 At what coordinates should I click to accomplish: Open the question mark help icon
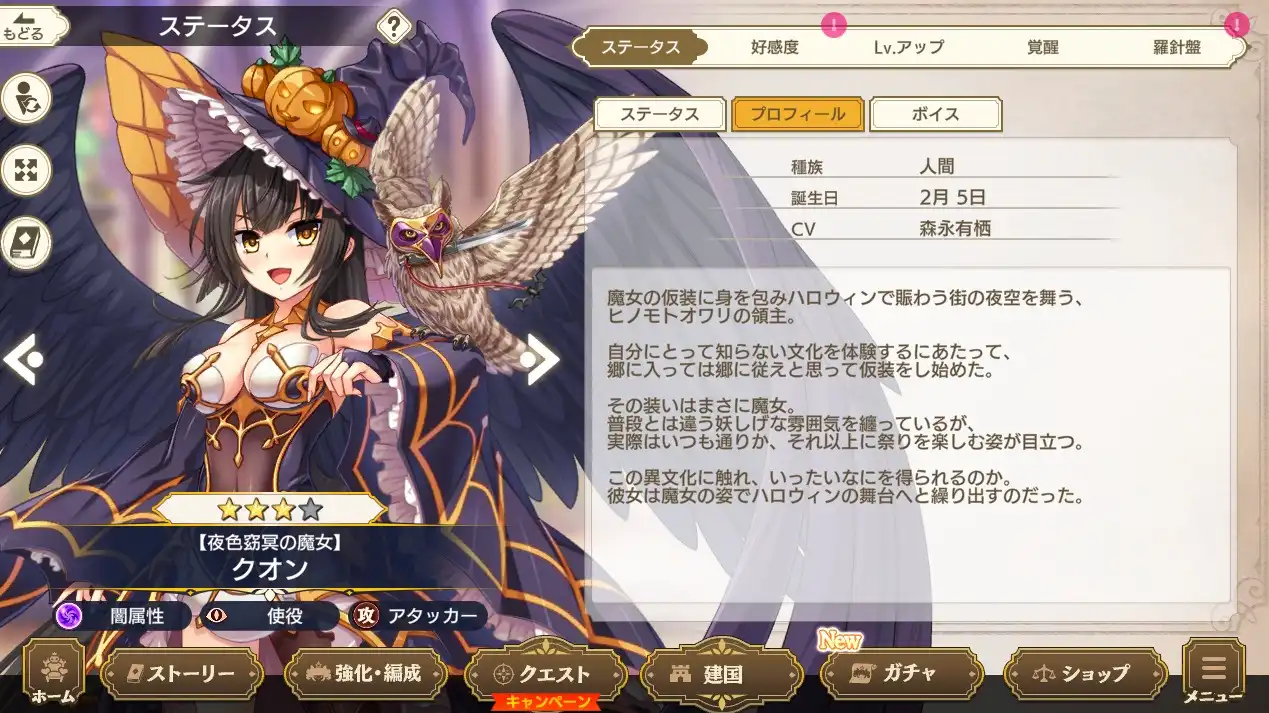point(394,27)
